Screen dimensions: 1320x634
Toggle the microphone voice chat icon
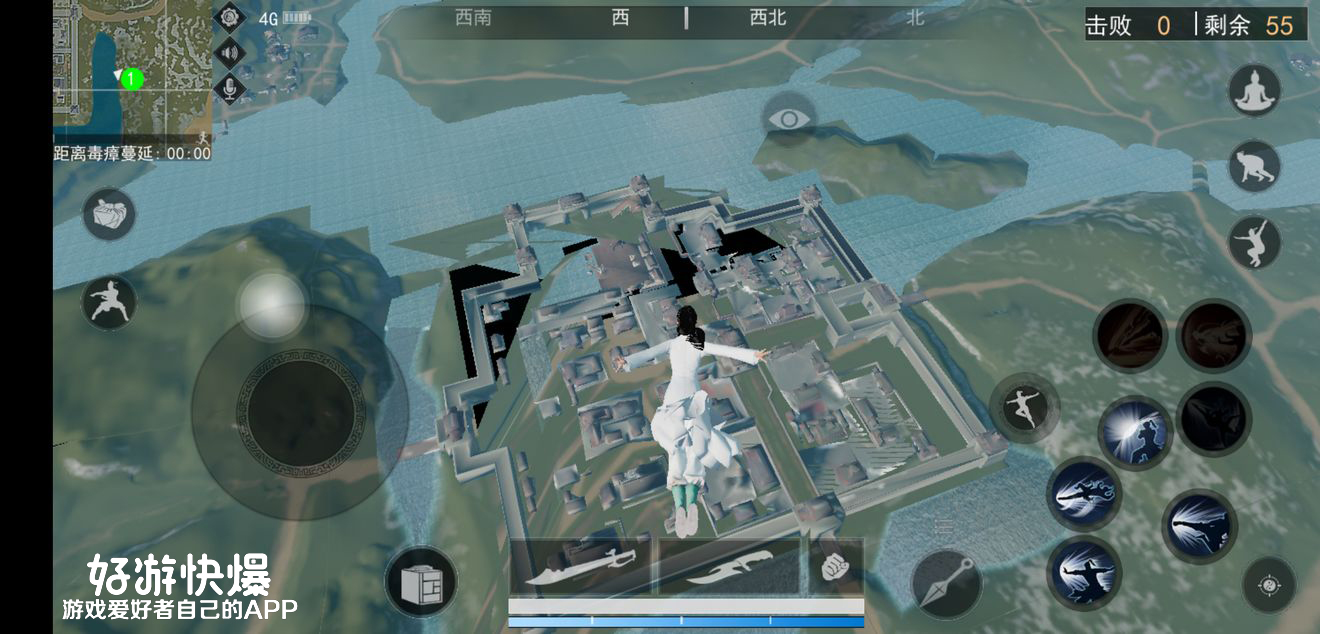point(231,89)
